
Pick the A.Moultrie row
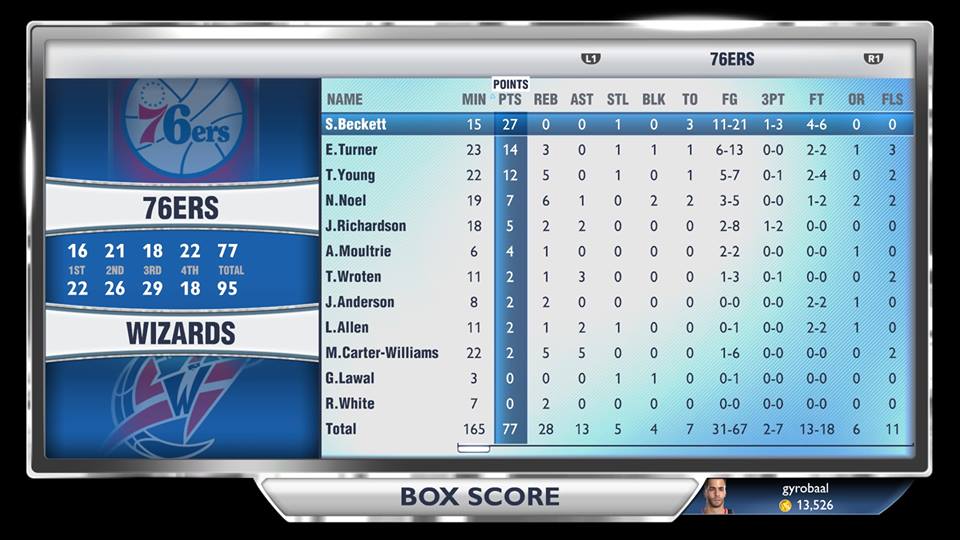pyautogui.click(x=358, y=251)
